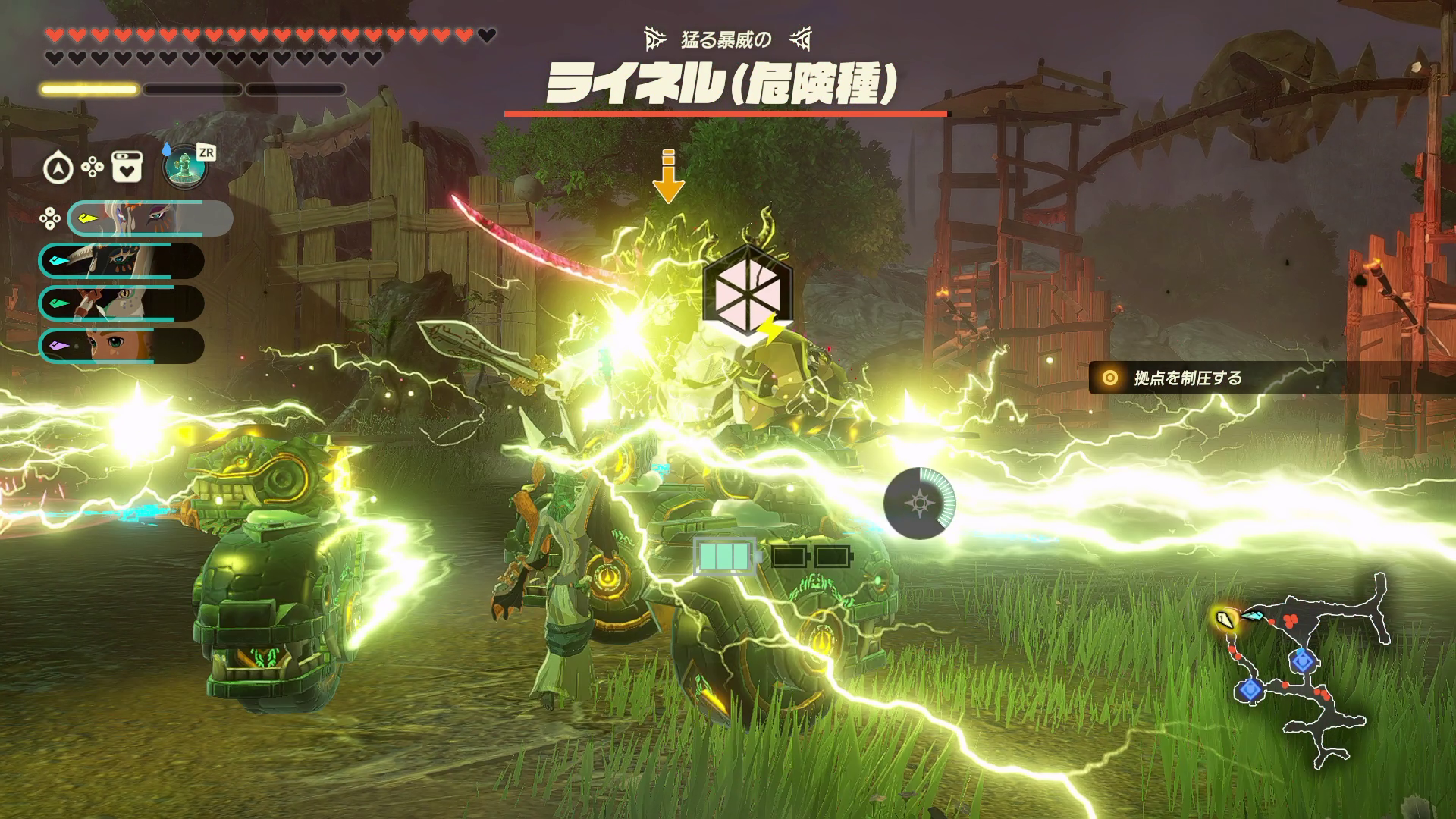This screenshot has height=819, width=1456.
Task: Switch to the horned dark-masked character
Action: [121, 262]
